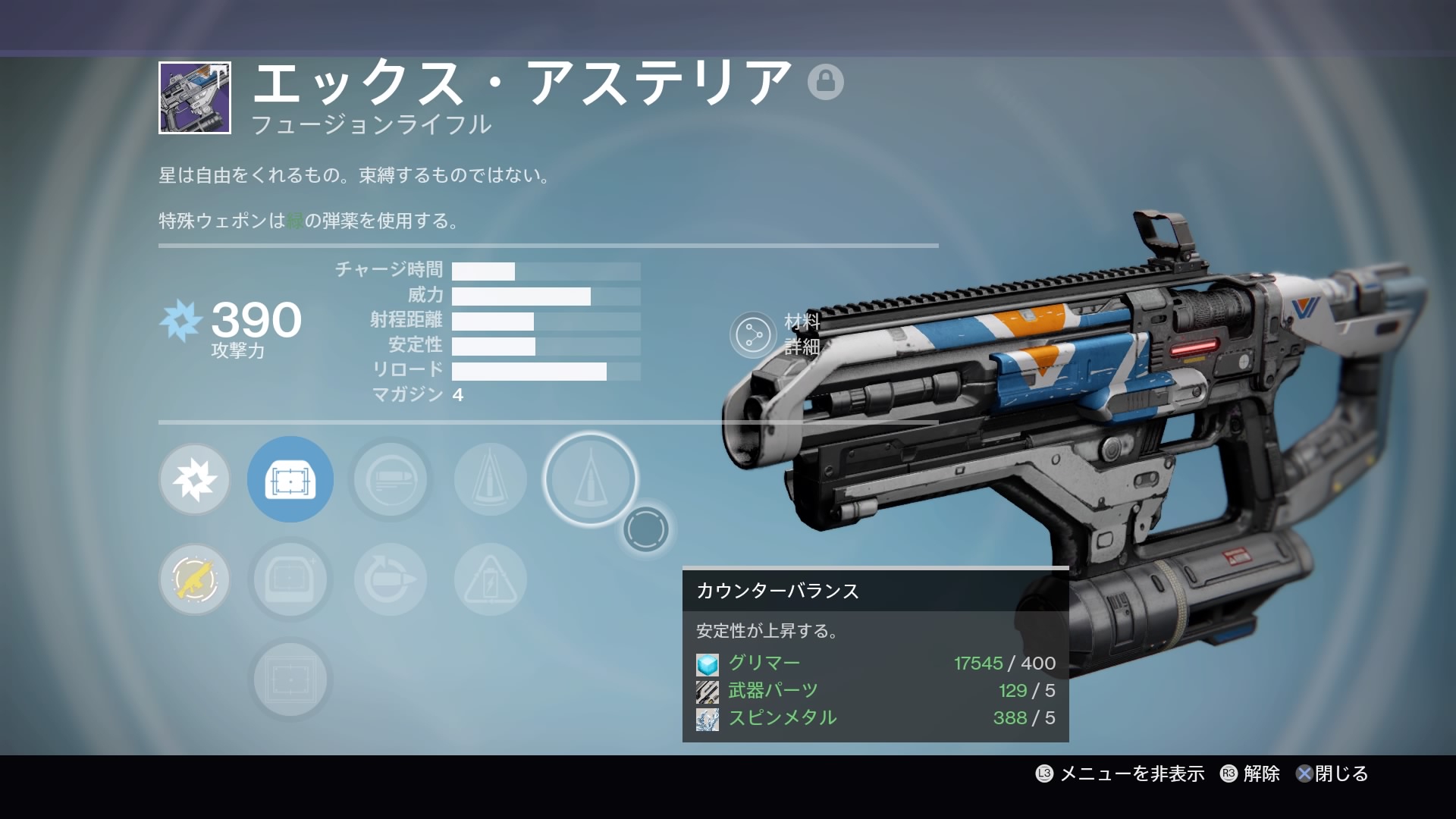Open the 材料 詳細 materials details icon

[753, 334]
